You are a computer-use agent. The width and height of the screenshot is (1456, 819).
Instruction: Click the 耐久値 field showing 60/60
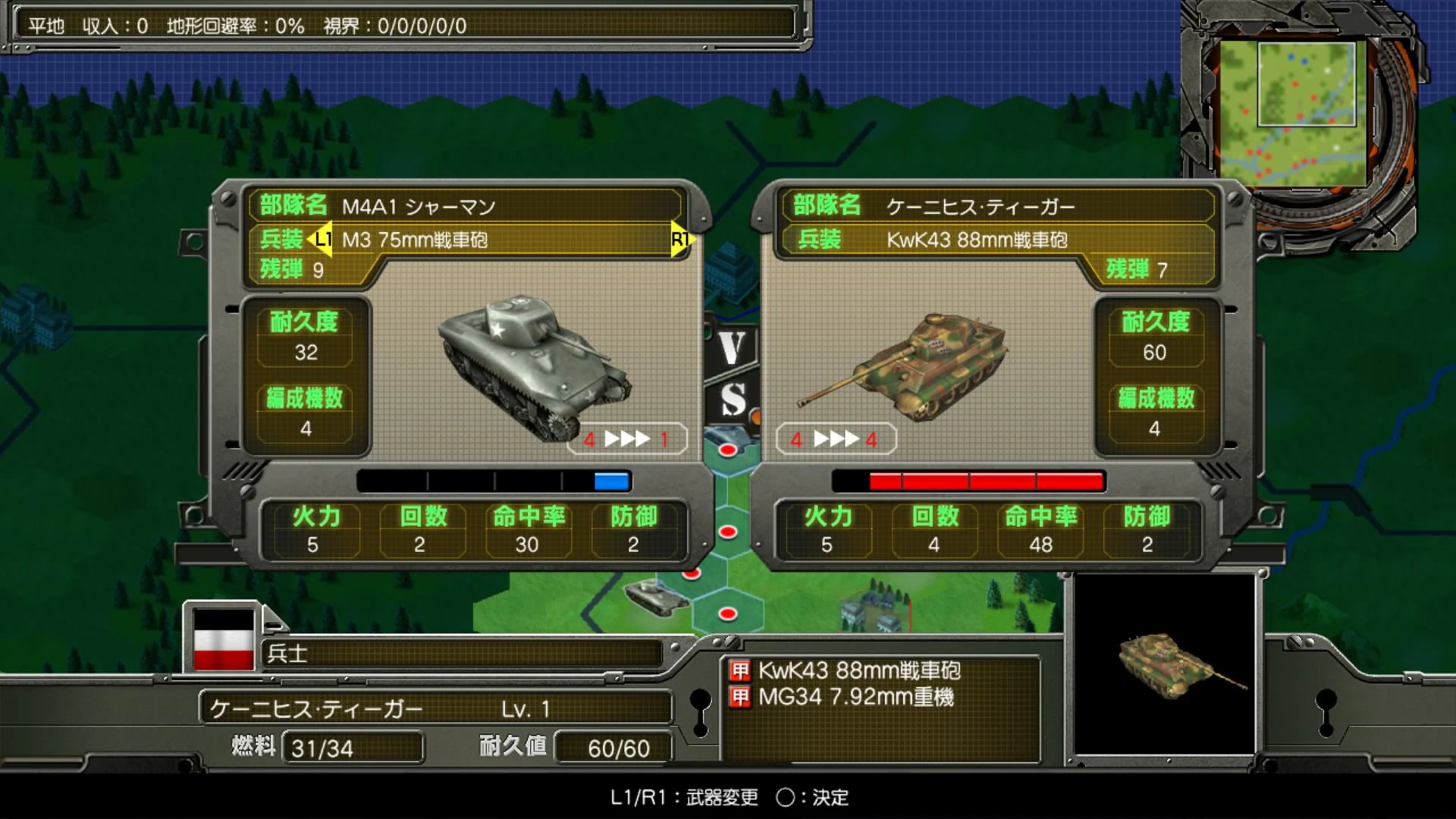614,748
